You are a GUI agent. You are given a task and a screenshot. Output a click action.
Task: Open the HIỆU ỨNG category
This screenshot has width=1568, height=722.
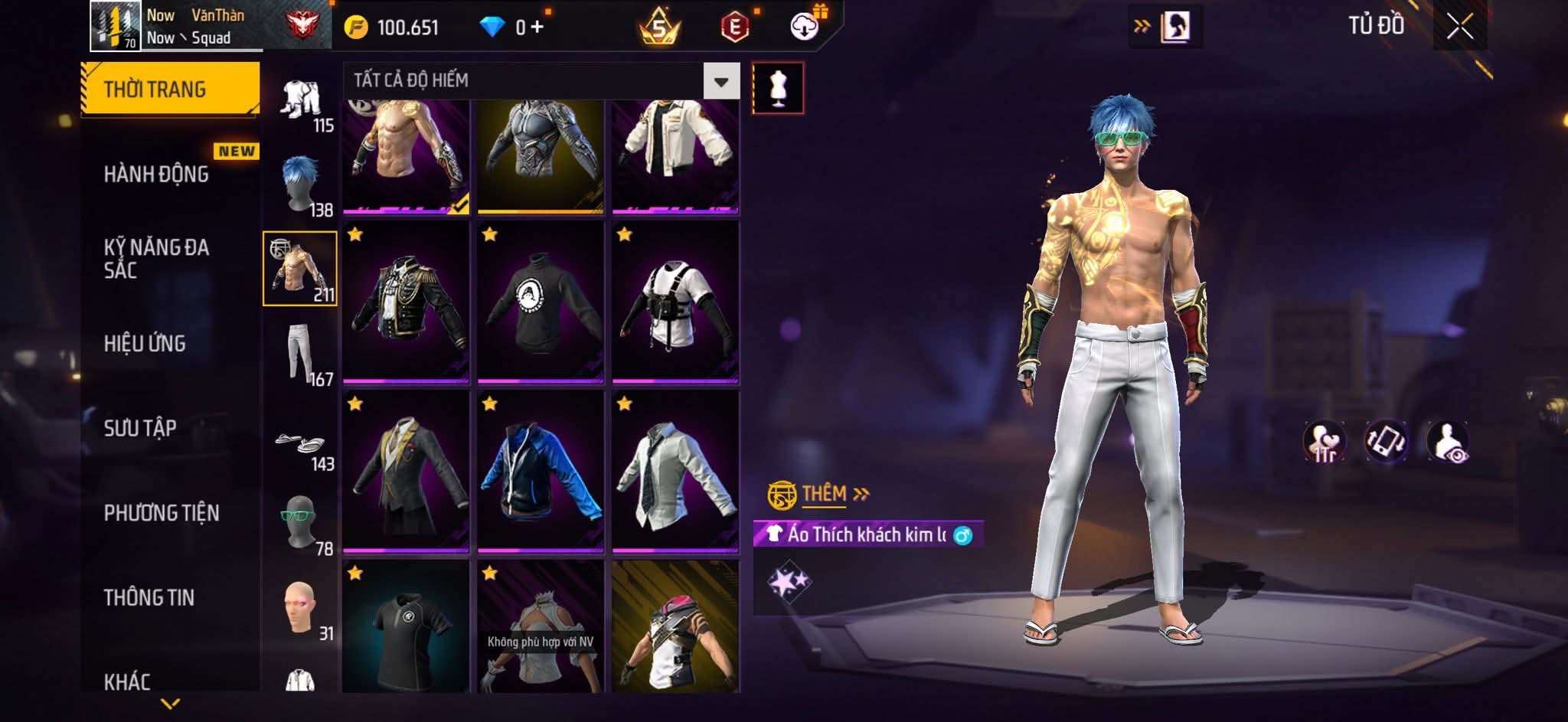tap(145, 344)
